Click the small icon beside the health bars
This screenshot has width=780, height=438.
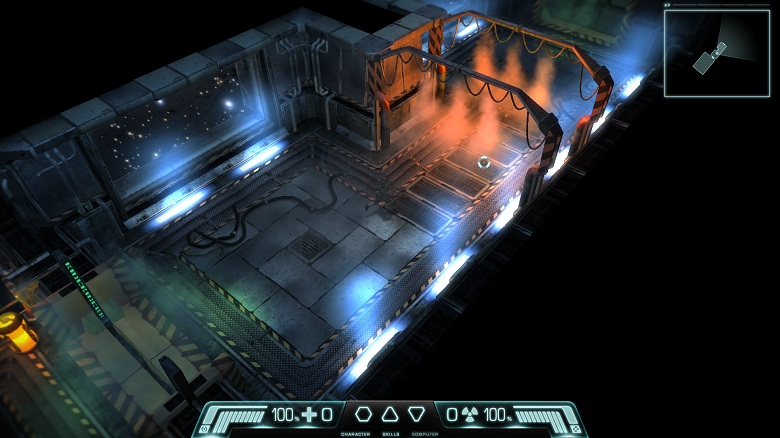[x=205, y=429]
